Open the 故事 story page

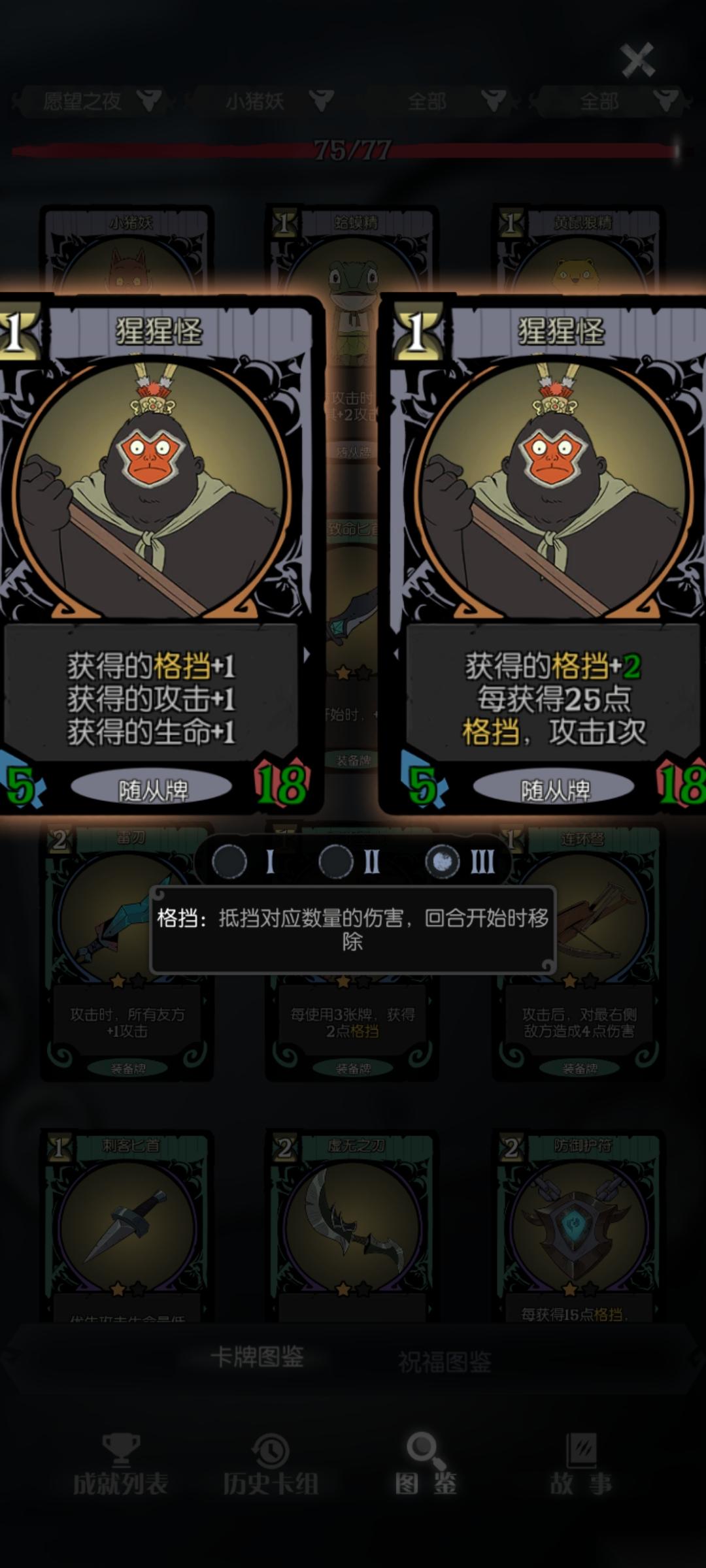point(580,1465)
